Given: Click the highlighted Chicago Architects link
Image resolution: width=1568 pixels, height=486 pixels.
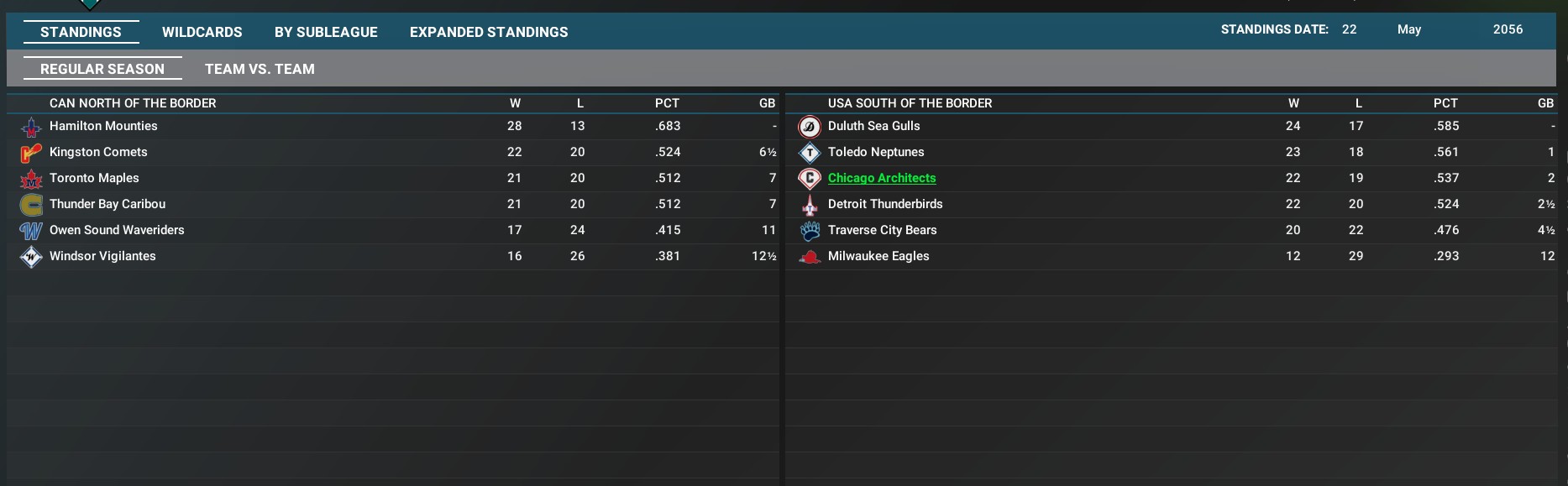Looking at the screenshot, I should coord(882,178).
